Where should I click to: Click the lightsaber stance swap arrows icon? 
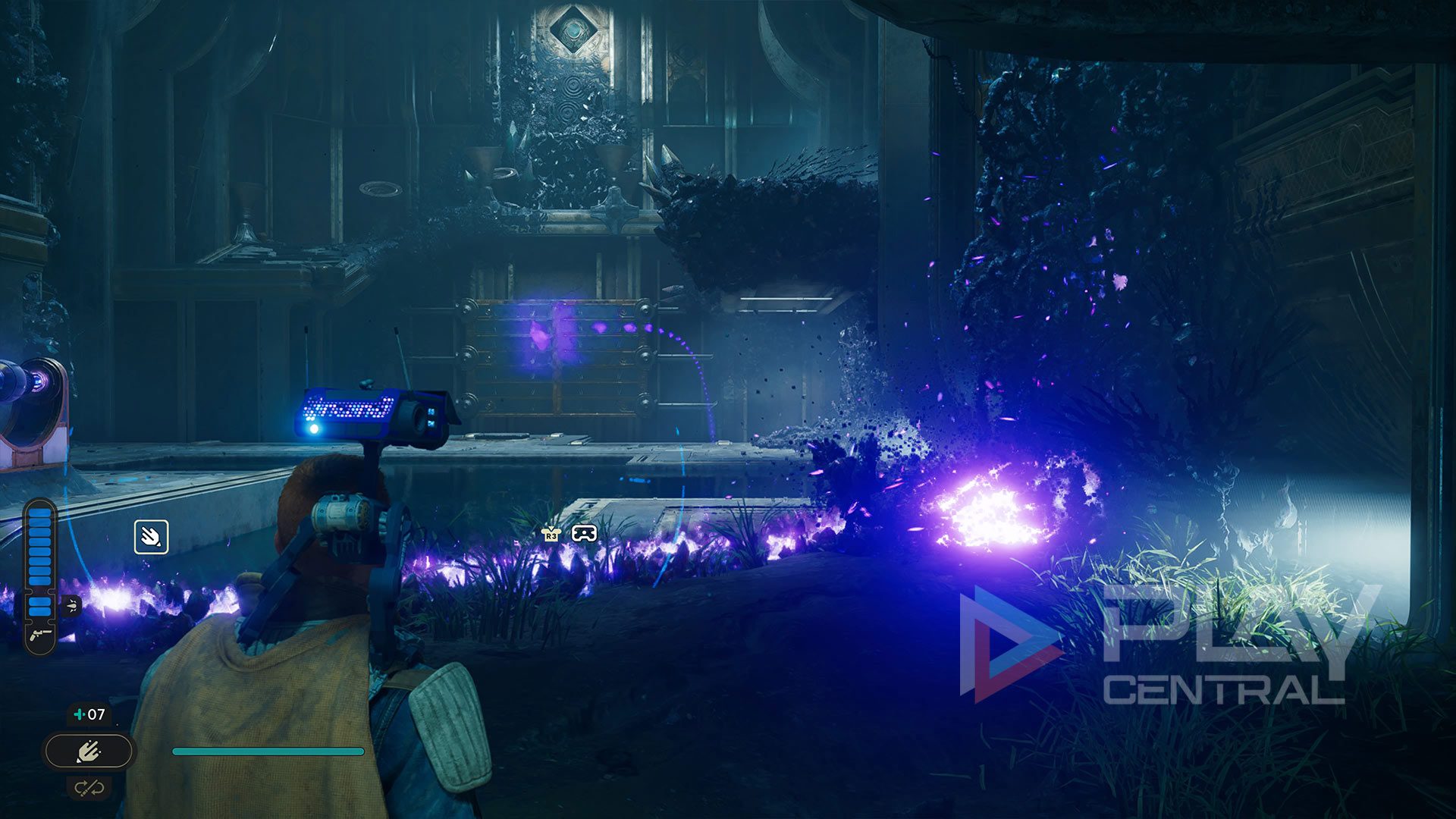coord(89,788)
